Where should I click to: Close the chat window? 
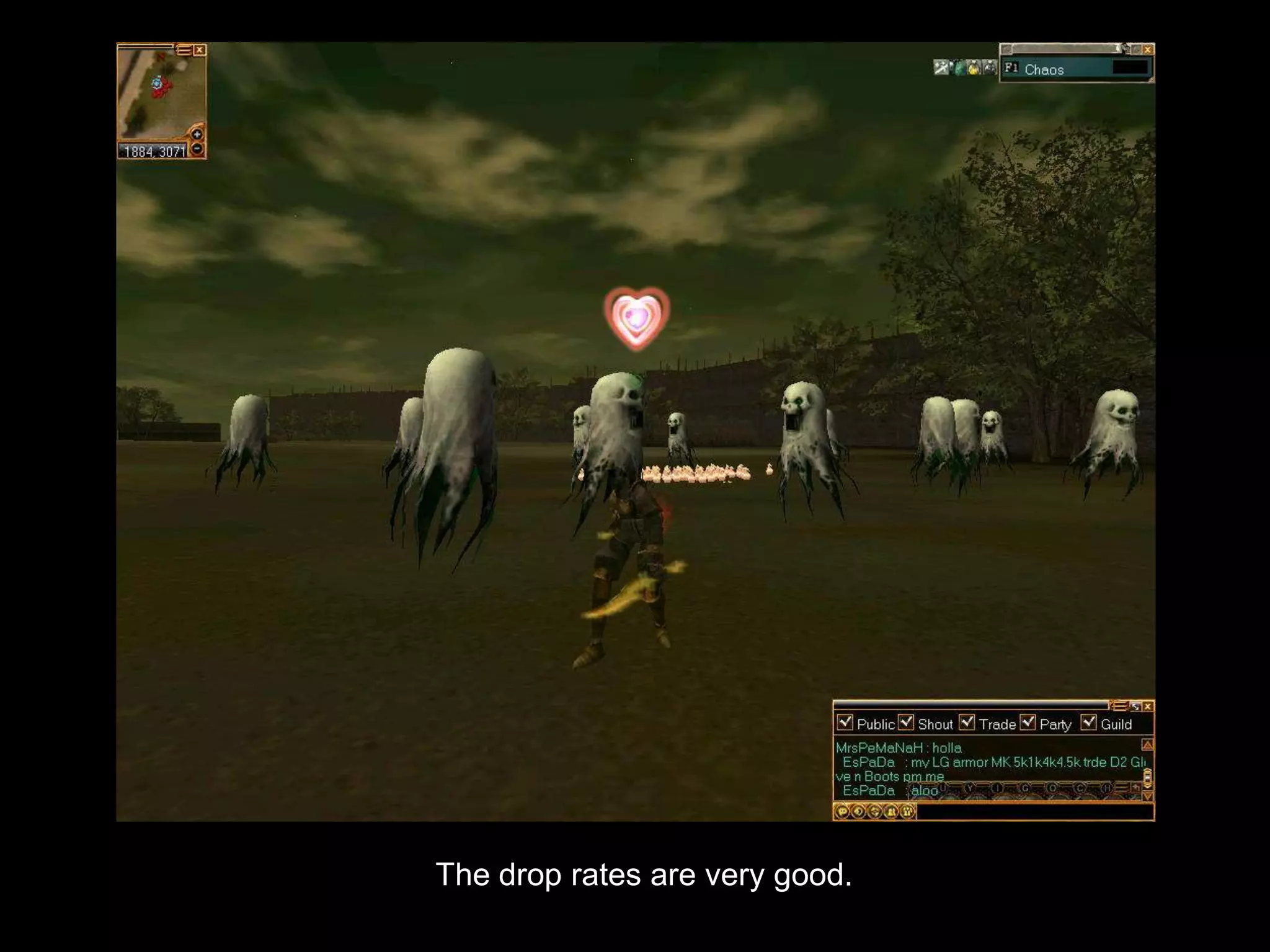(1148, 707)
